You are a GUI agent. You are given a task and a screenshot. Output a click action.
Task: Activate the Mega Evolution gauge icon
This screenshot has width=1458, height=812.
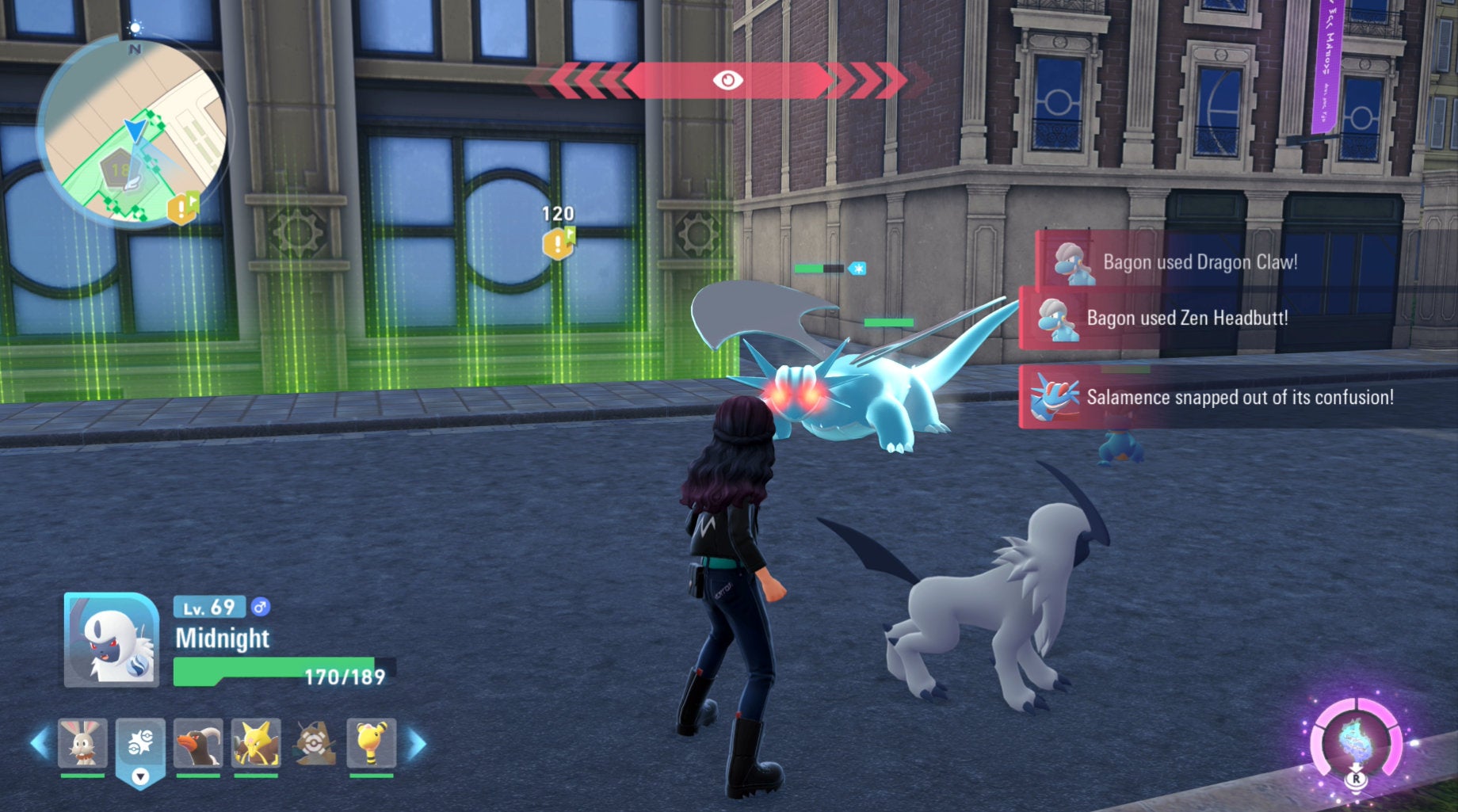click(1356, 743)
